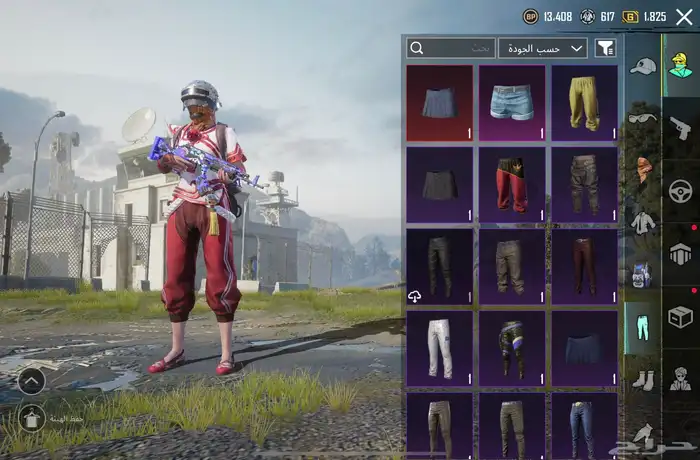Switch to the glasses category

[x=643, y=118]
